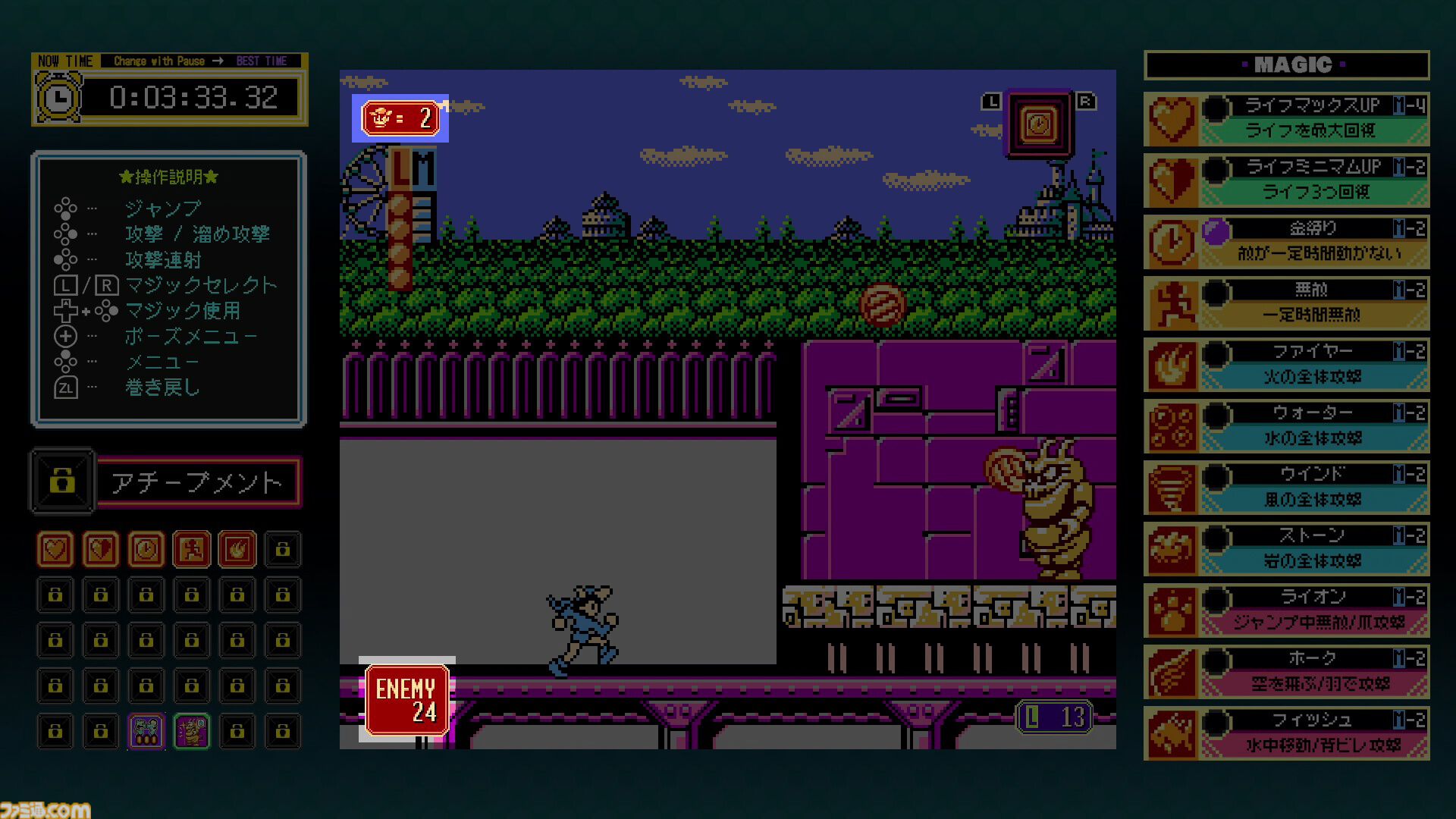Click the unlocked fire achievement icon
Image resolution: width=1456 pixels, height=819 pixels.
(x=237, y=549)
